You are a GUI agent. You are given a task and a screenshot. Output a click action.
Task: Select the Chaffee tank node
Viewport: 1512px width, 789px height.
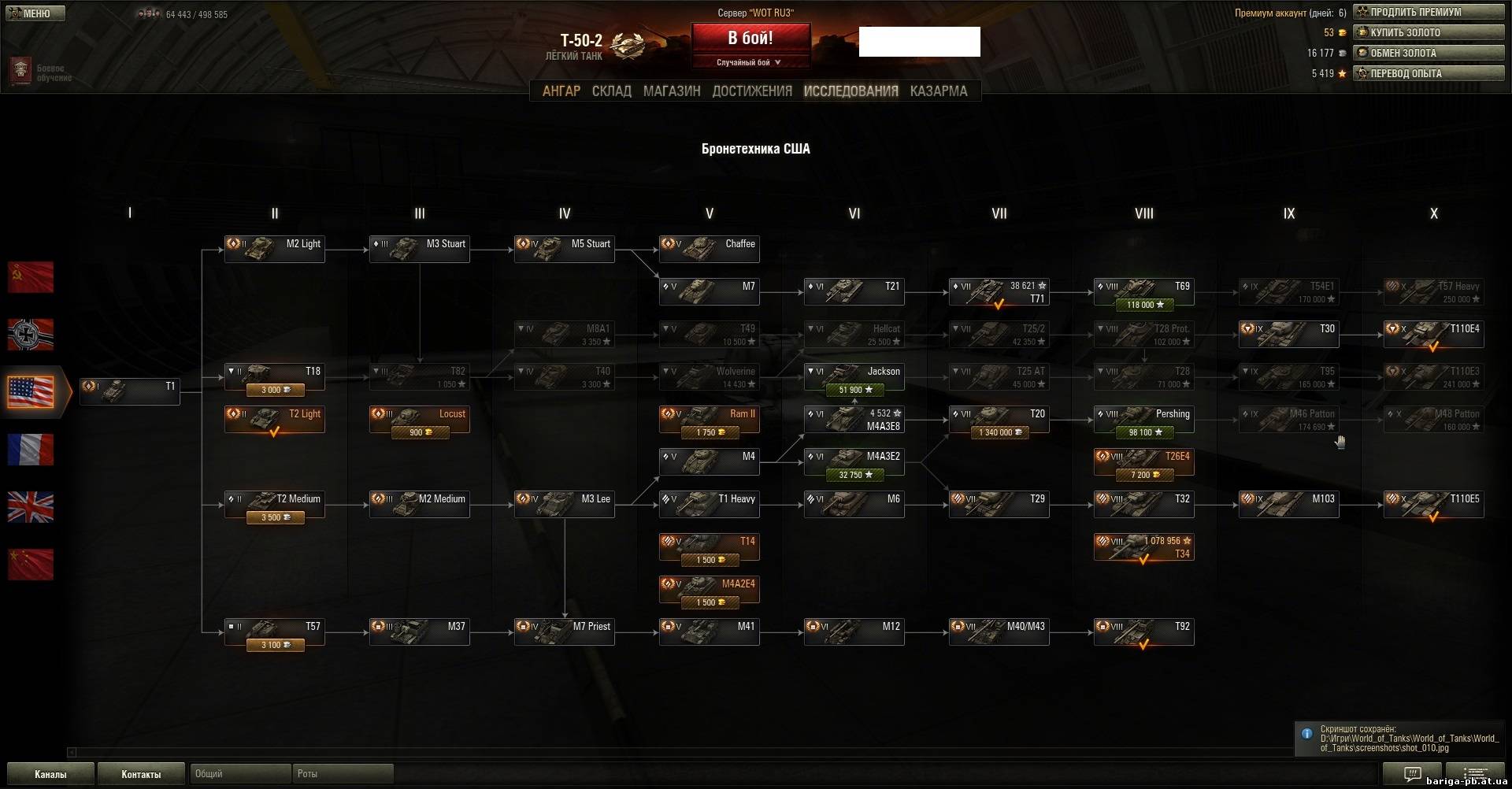click(x=709, y=249)
